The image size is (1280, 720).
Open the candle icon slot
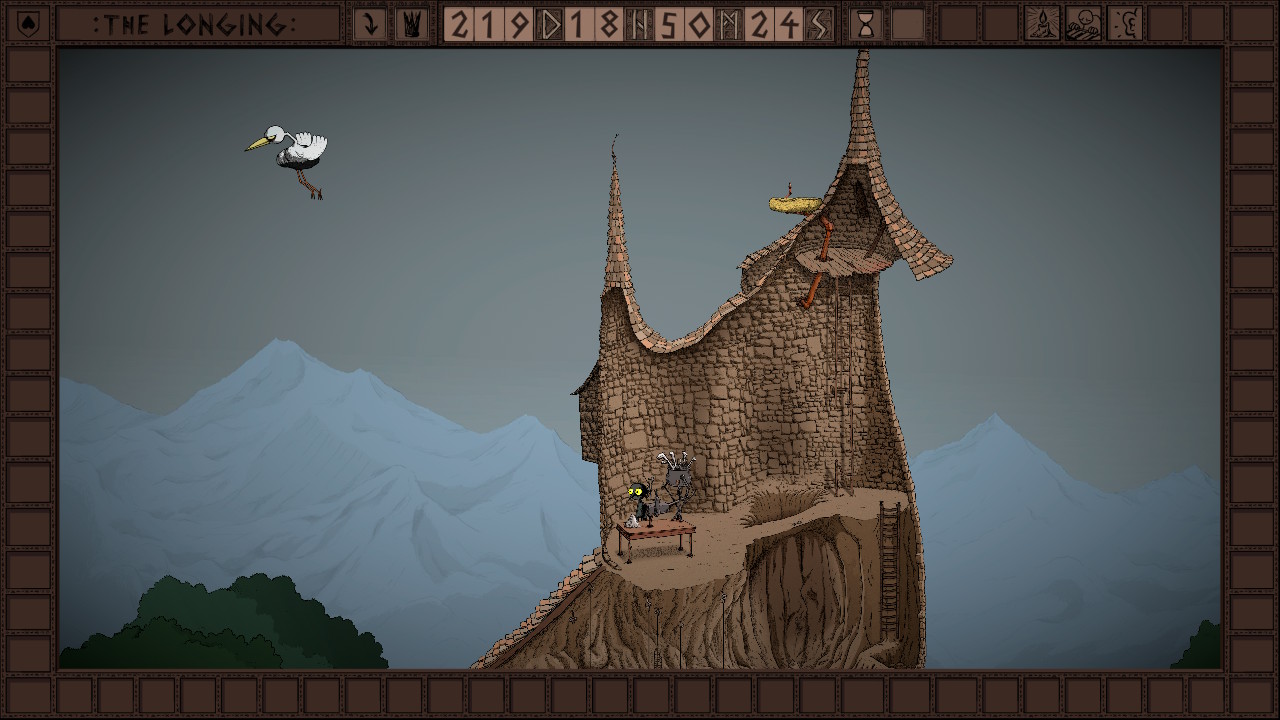(1042, 24)
